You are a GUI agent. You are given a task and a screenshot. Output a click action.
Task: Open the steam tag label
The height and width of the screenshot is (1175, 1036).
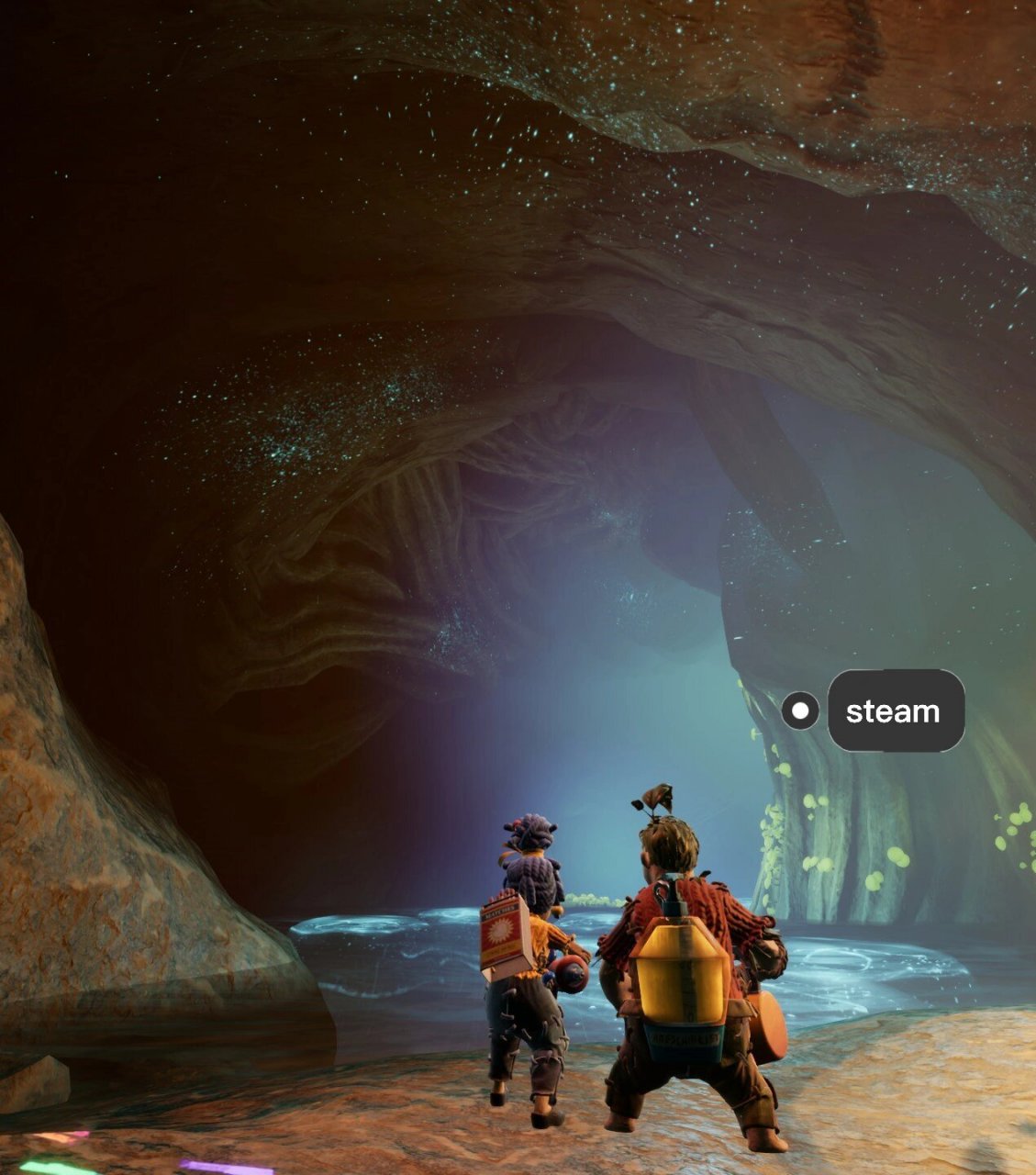point(896,711)
